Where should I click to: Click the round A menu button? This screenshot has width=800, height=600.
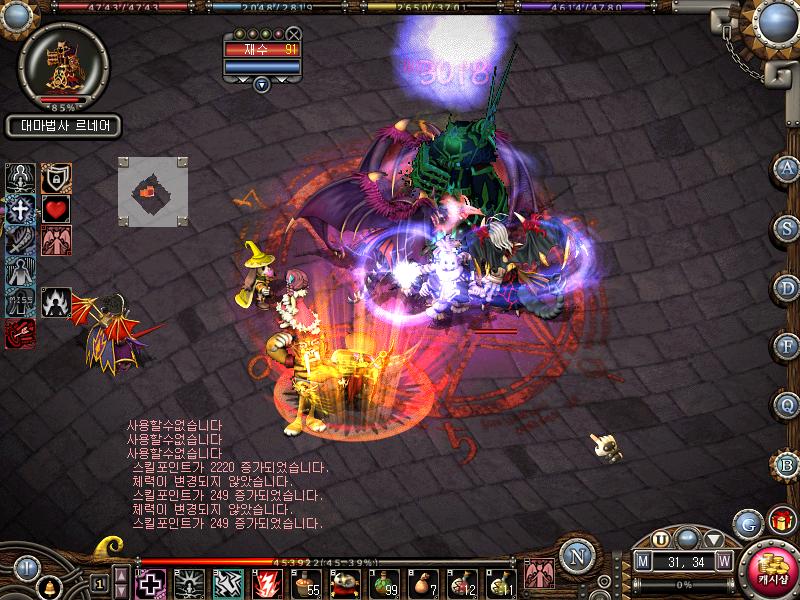(787, 168)
